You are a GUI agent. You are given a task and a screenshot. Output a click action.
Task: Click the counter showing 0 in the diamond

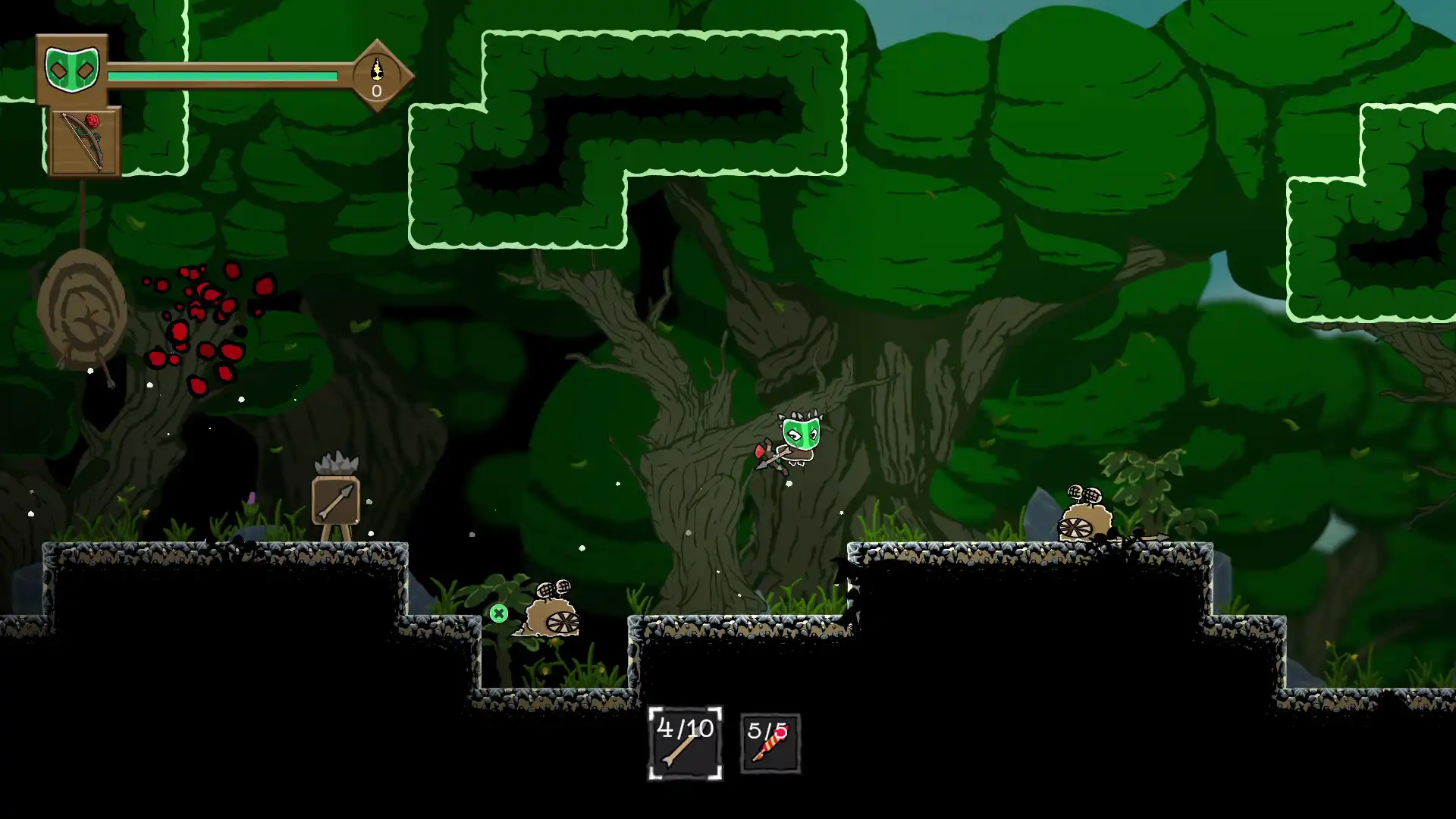[x=375, y=91]
